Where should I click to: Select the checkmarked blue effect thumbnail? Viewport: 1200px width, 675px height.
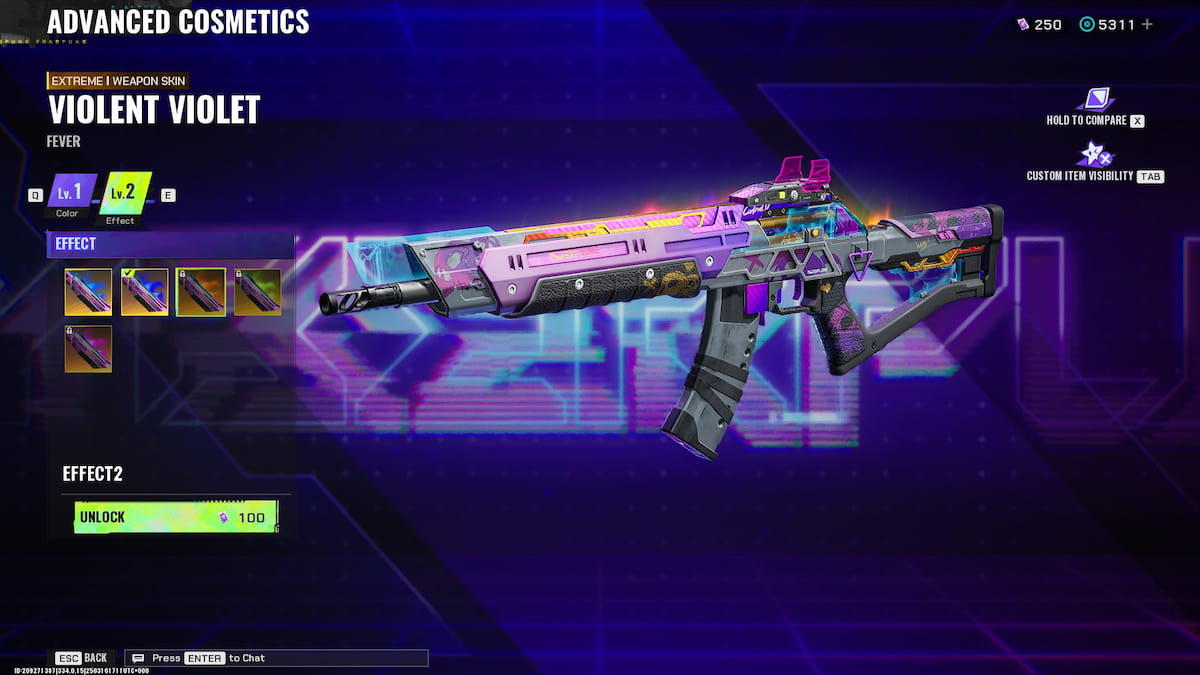click(x=144, y=292)
